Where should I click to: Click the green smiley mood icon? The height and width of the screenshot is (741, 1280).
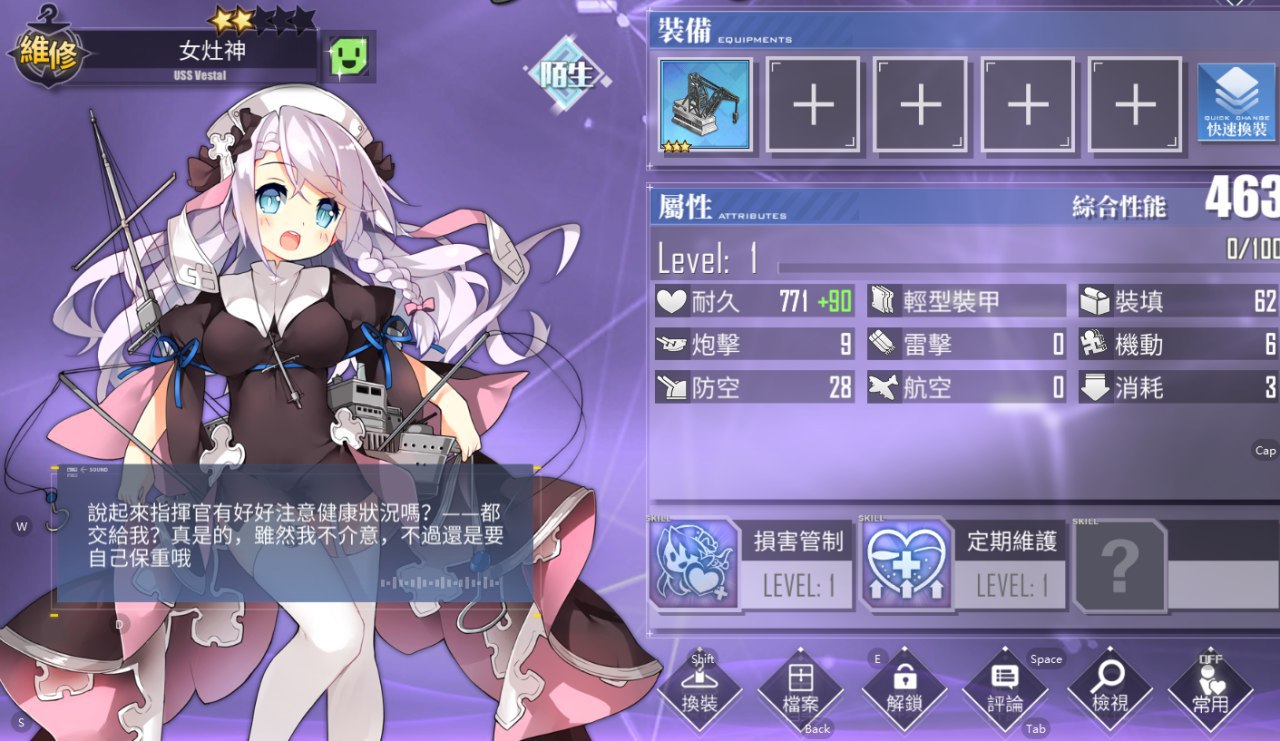click(350, 57)
